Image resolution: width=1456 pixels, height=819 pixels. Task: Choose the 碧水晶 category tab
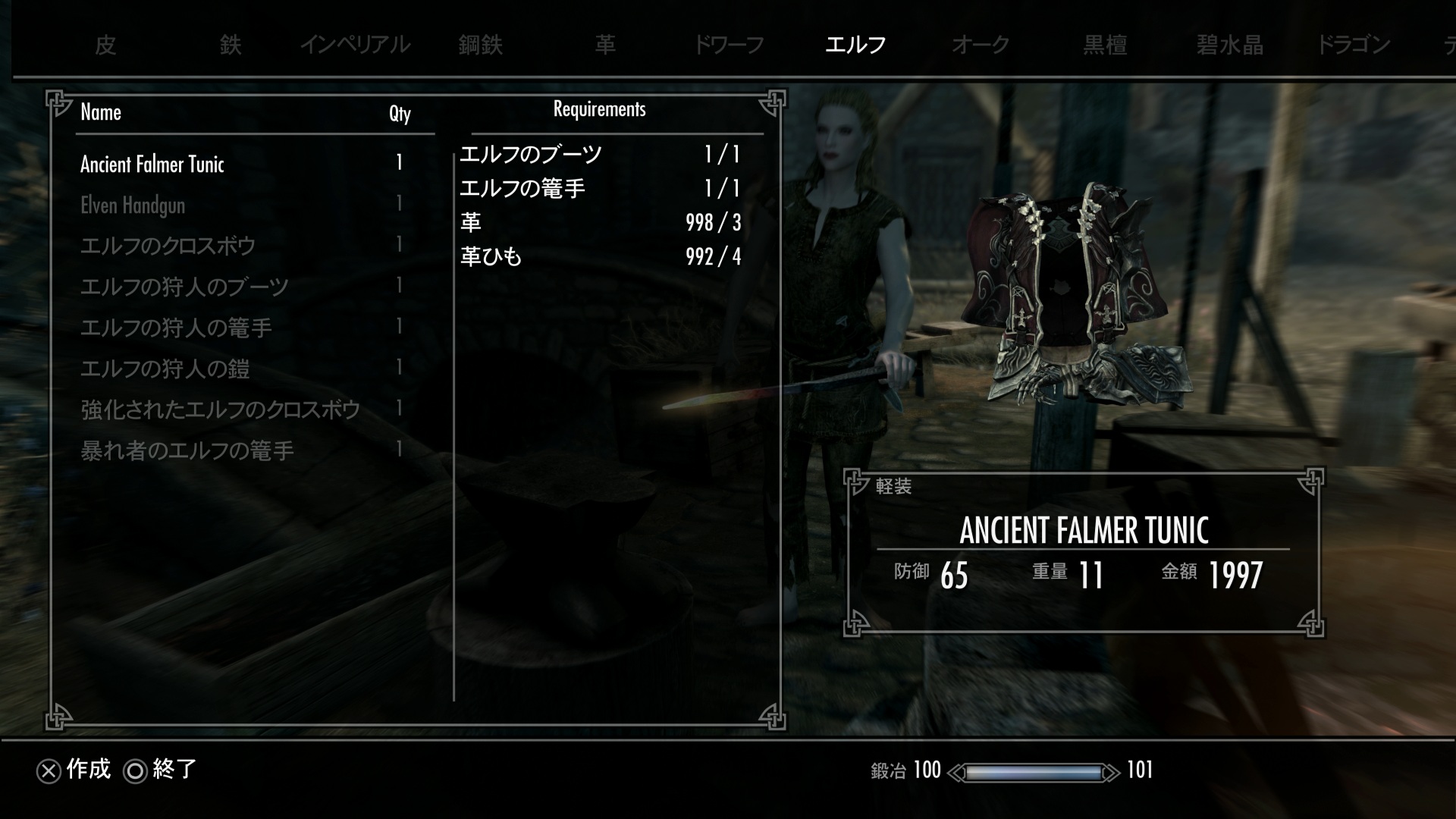tap(1229, 45)
